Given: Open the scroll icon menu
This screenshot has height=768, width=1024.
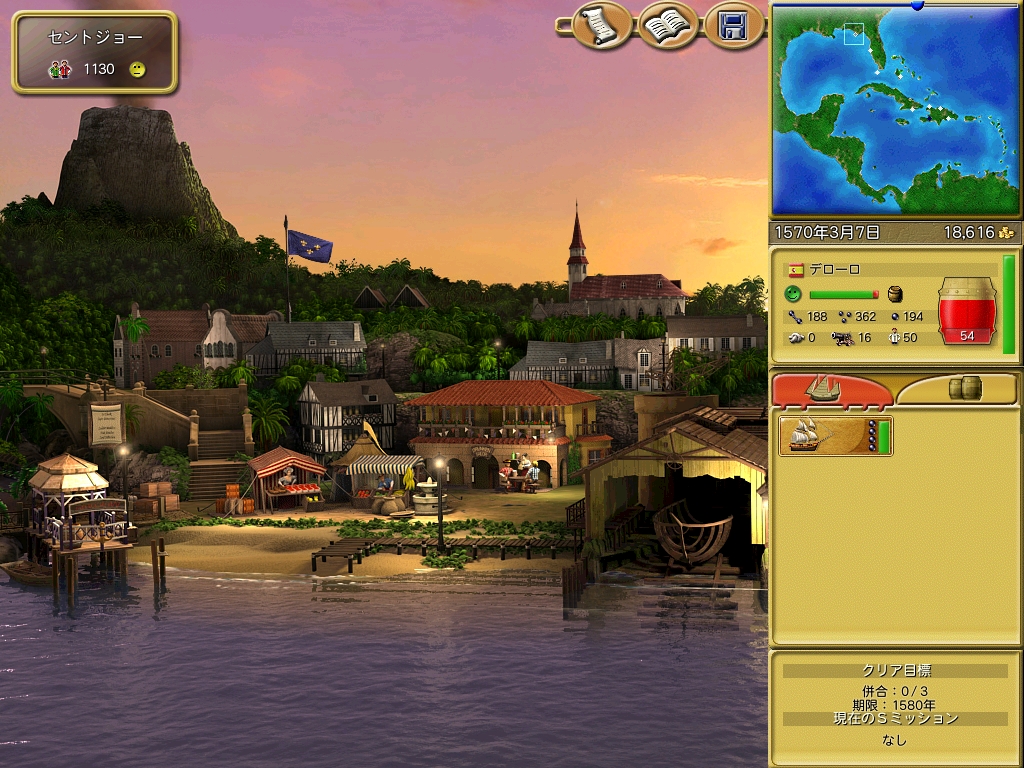Looking at the screenshot, I should click(601, 25).
